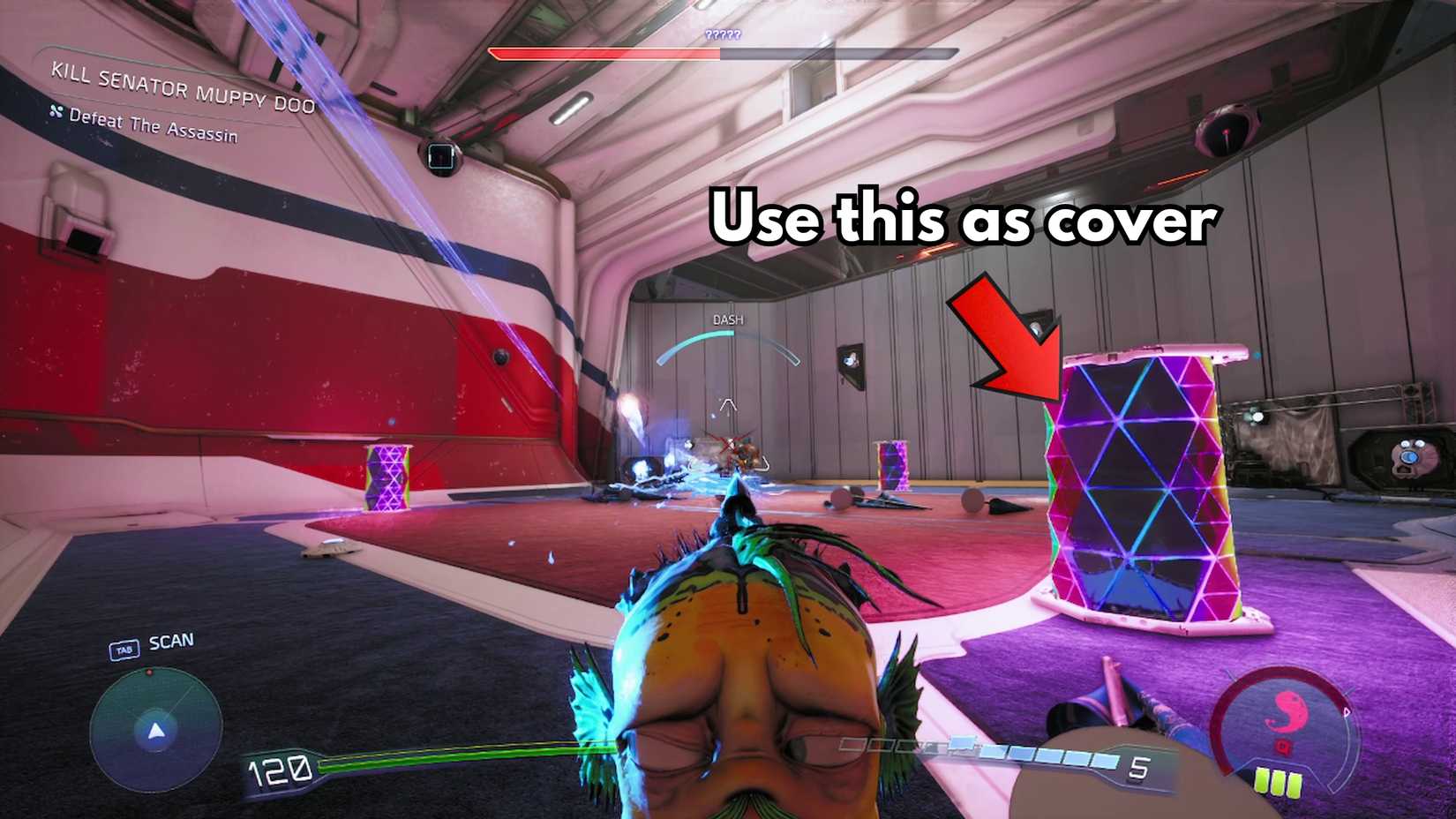
Task: Click the first green ability charge pip
Action: point(1262,782)
